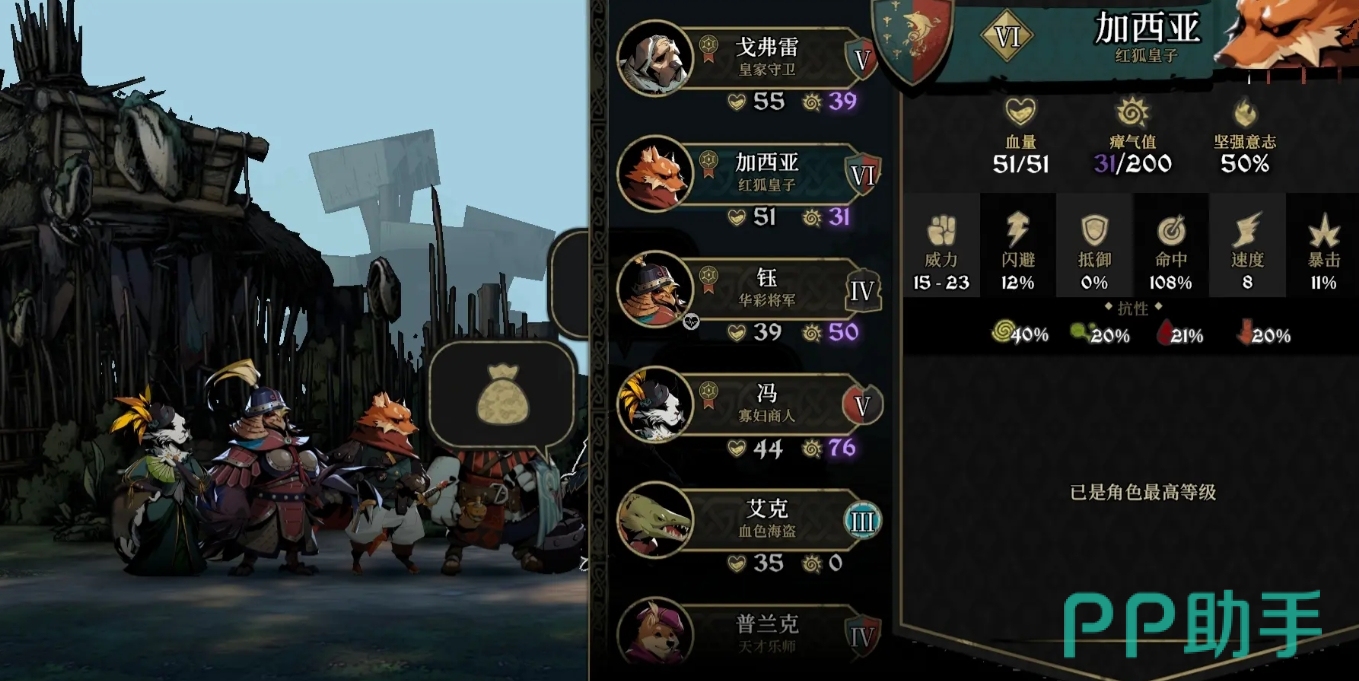Inspect the 闪避 dodge stat icon

1017,231
